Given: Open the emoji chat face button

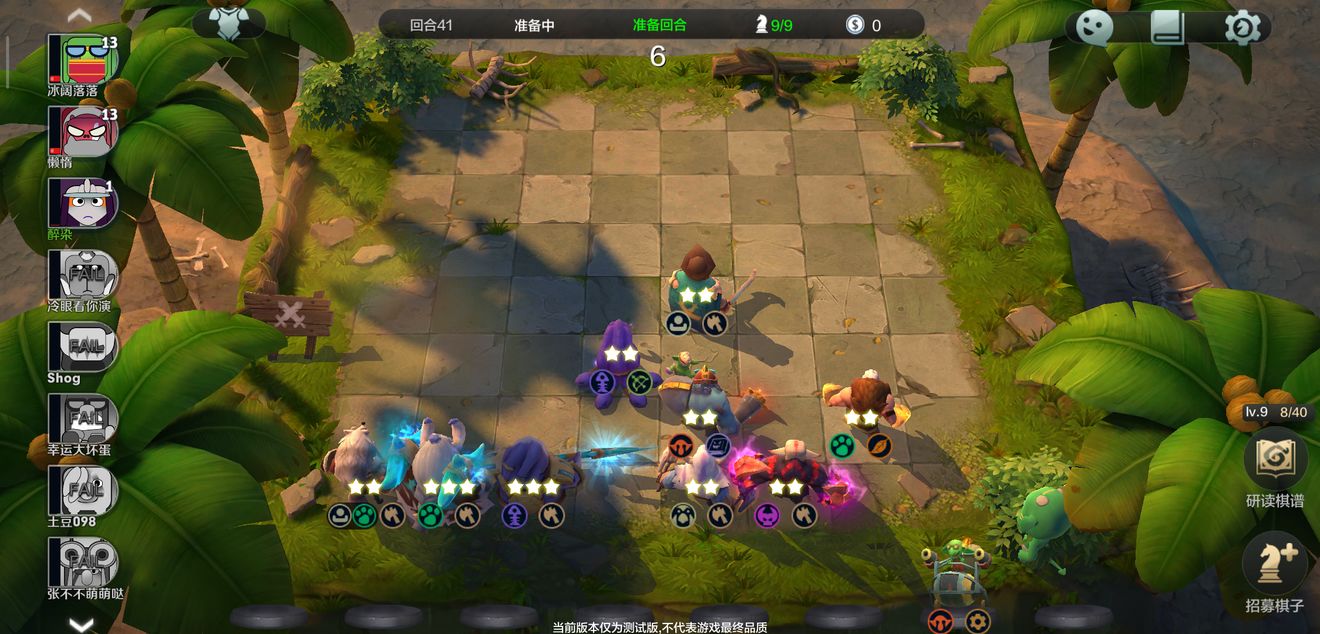Looking at the screenshot, I should pyautogui.click(x=1095, y=28).
